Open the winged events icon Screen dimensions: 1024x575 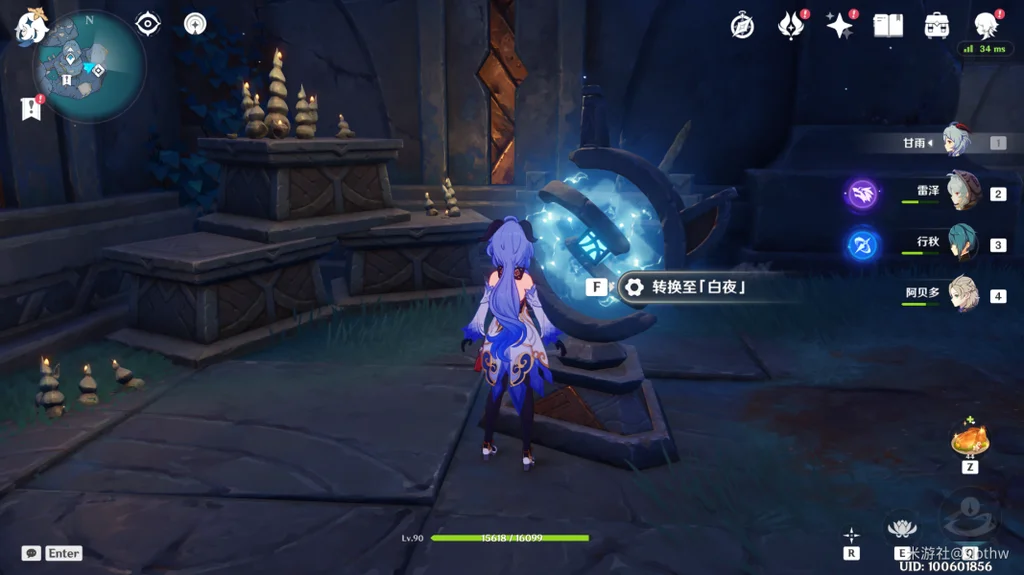click(791, 26)
